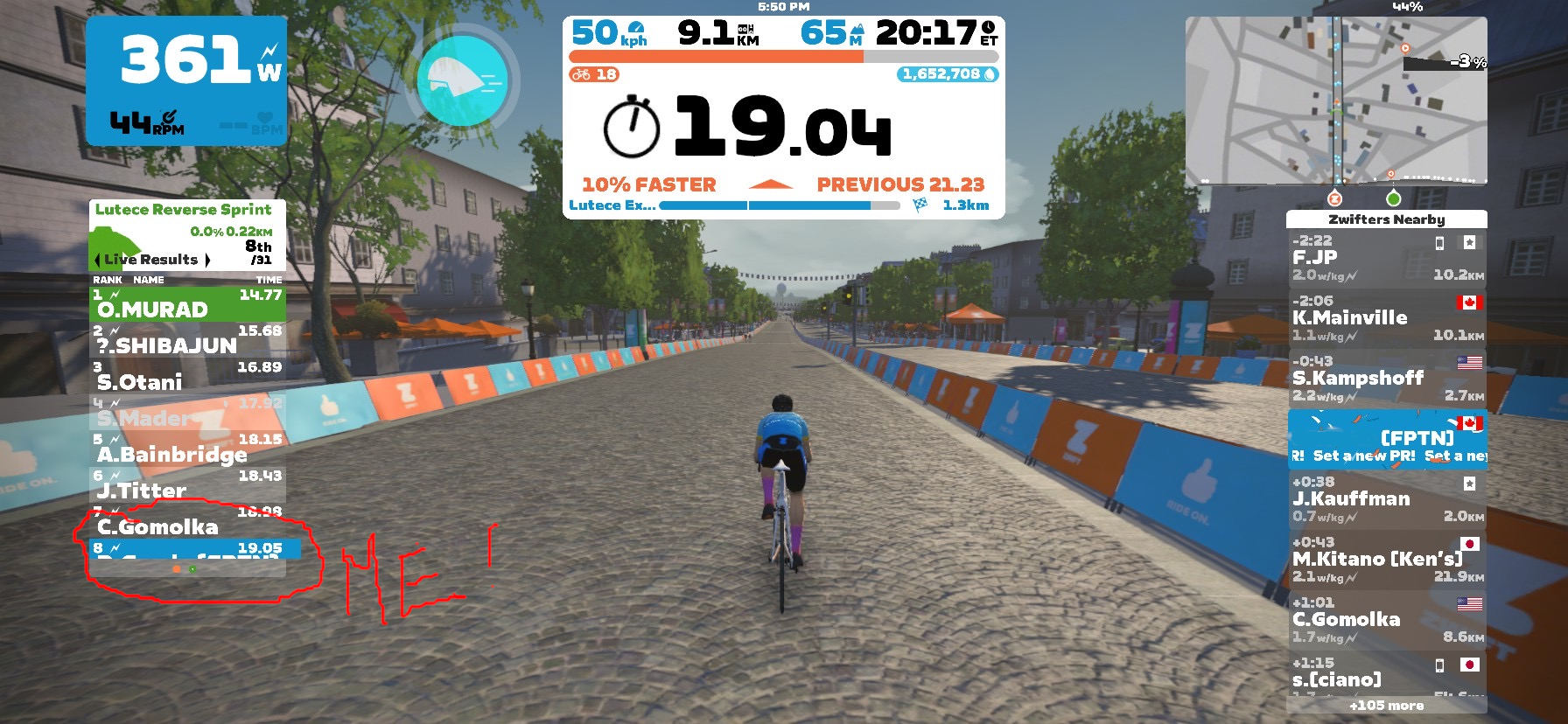1568x724 pixels.
Task: Show the +105 more riders
Action: (1386, 706)
